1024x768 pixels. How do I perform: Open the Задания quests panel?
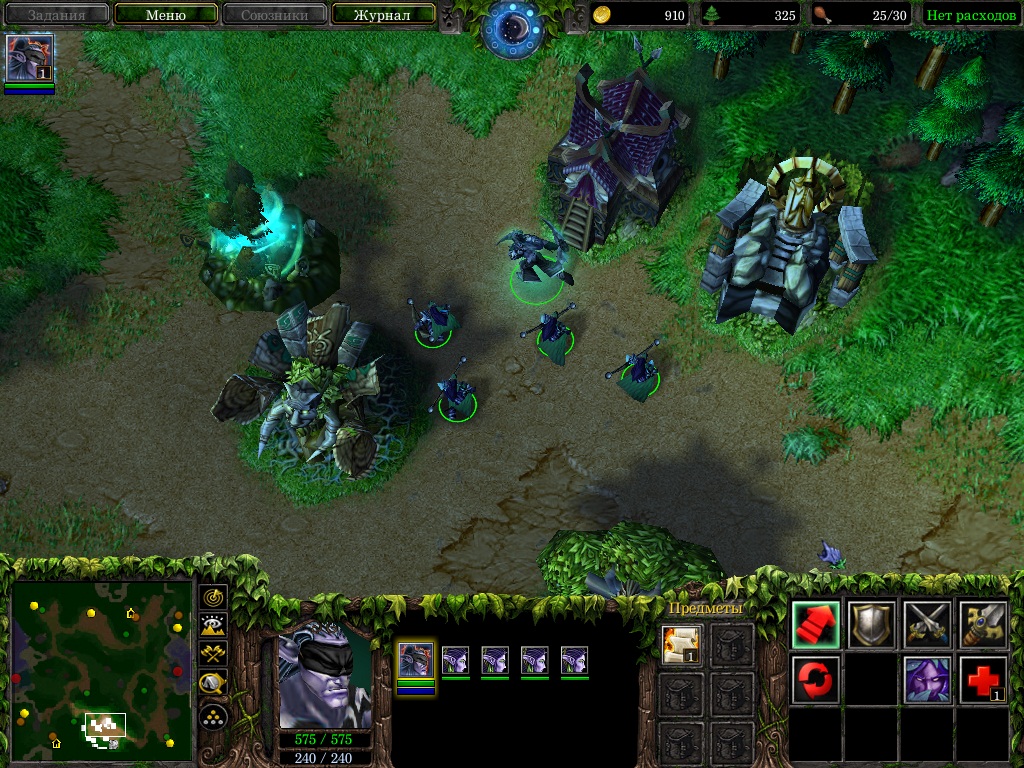click(56, 15)
